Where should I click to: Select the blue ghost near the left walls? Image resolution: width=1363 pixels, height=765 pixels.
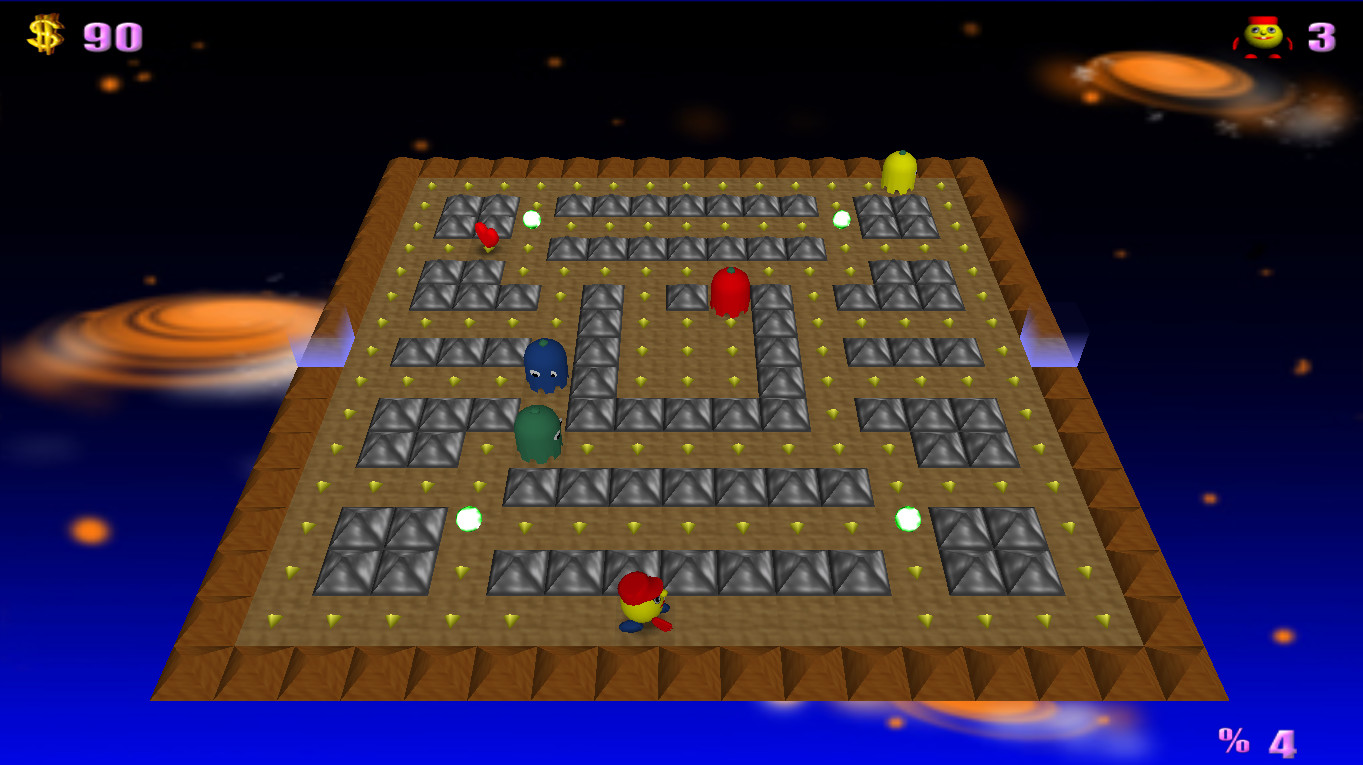pyautogui.click(x=545, y=365)
